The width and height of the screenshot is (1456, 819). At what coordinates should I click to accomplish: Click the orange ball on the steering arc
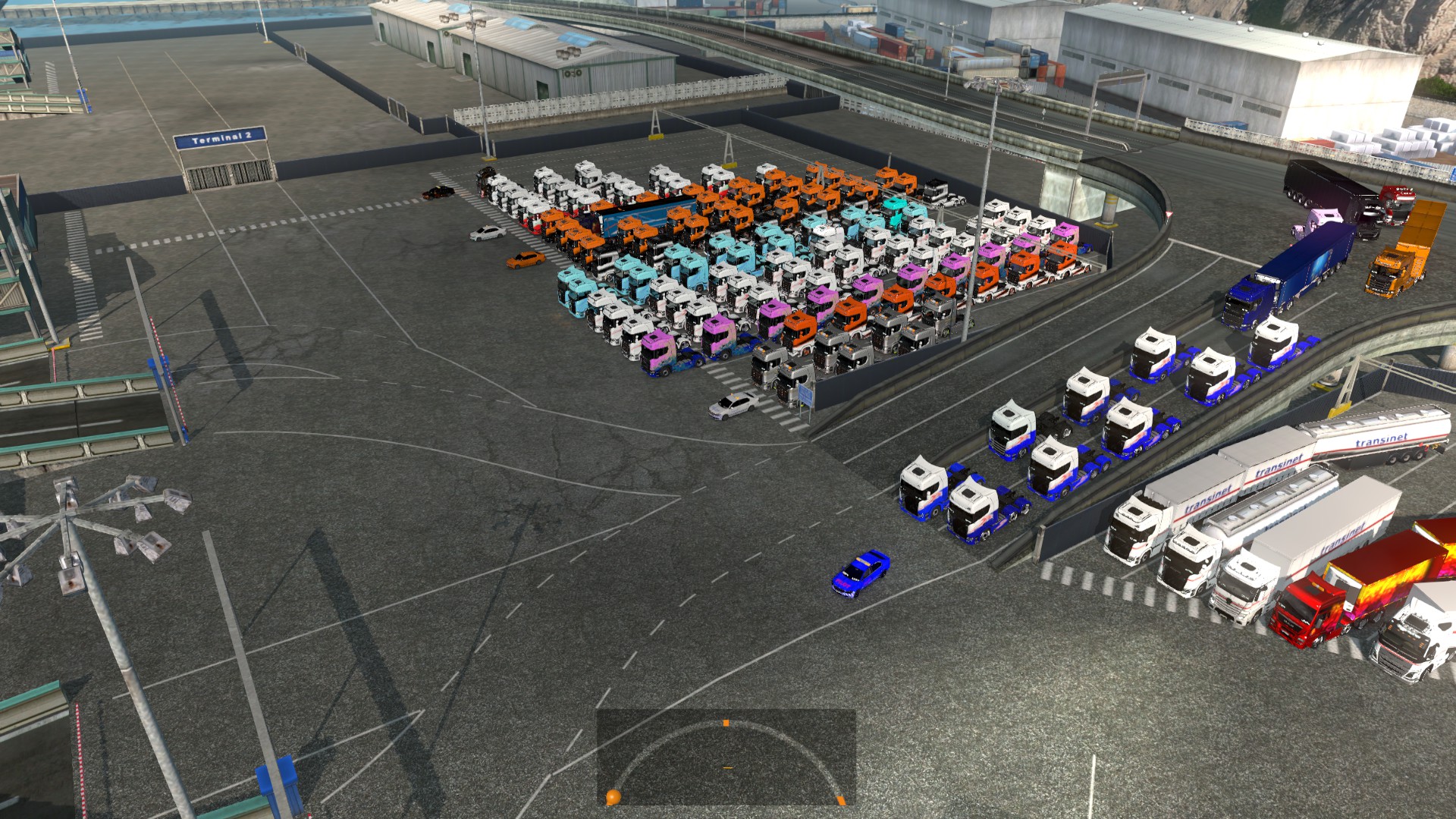pyautogui.click(x=613, y=796)
